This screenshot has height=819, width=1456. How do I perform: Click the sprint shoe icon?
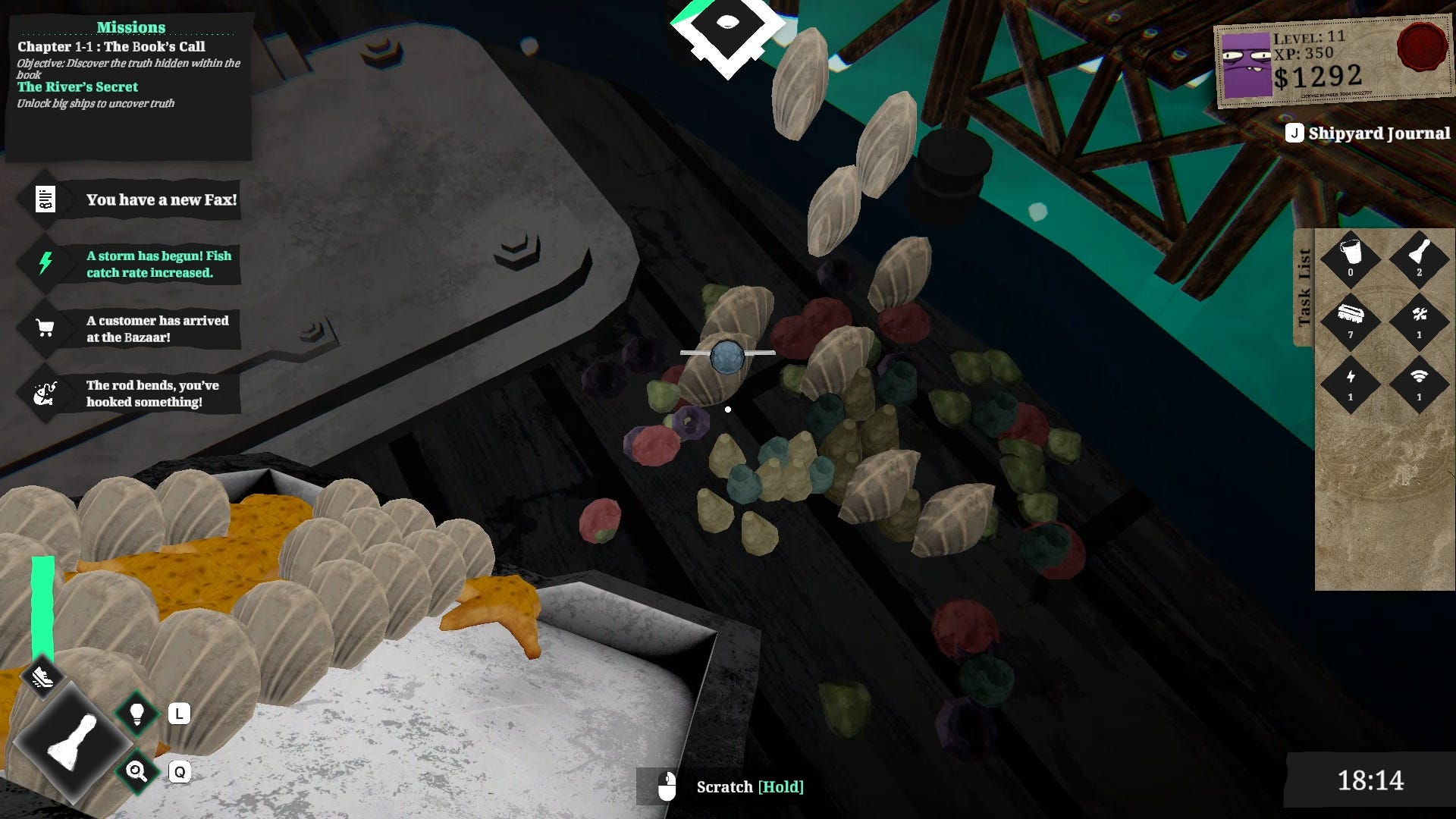coord(42,676)
